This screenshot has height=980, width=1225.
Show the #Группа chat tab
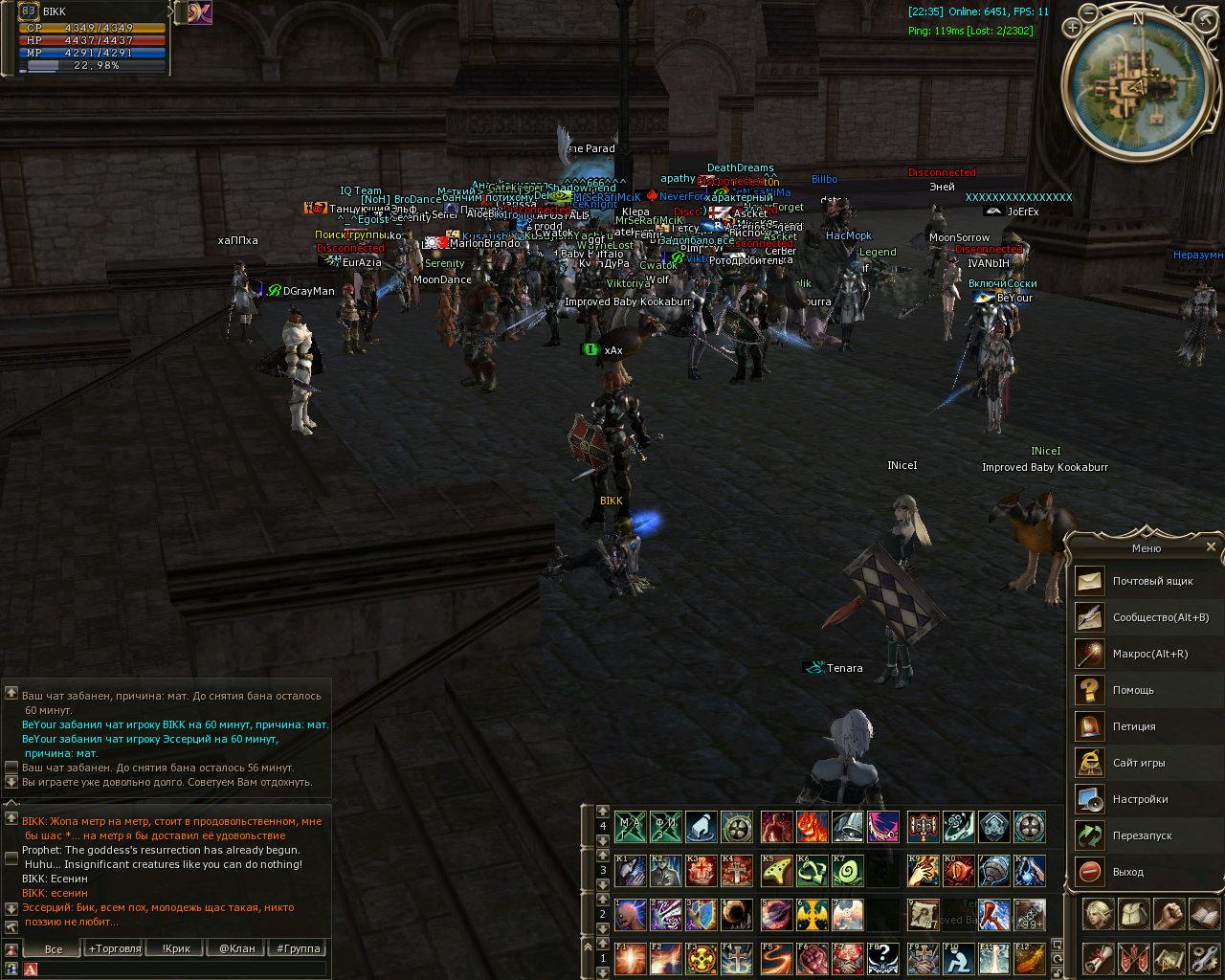(298, 948)
